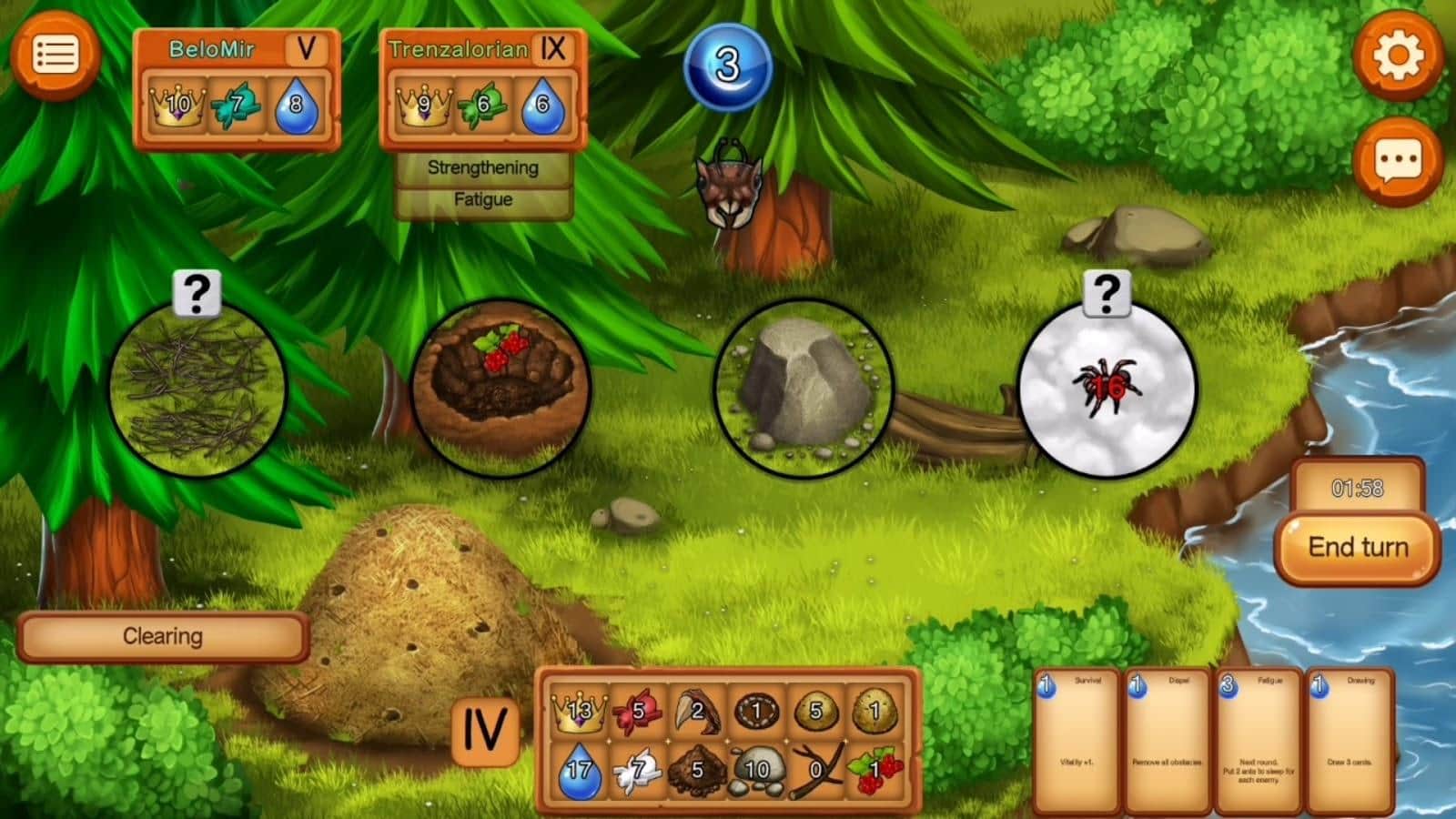Click the blue round counter orb
The height and width of the screenshot is (819, 1456).
tap(727, 66)
